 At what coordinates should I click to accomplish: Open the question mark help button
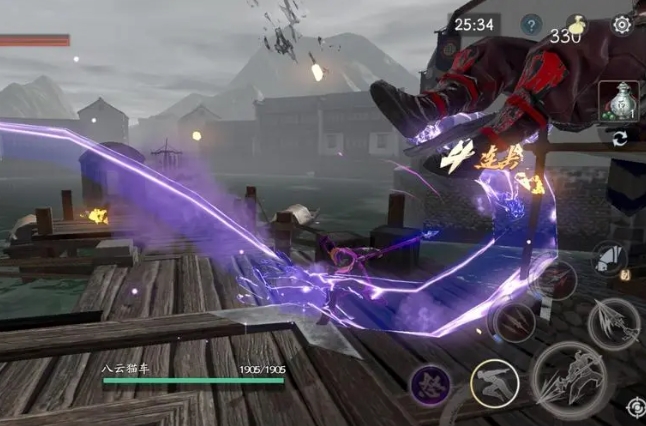coord(531,25)
